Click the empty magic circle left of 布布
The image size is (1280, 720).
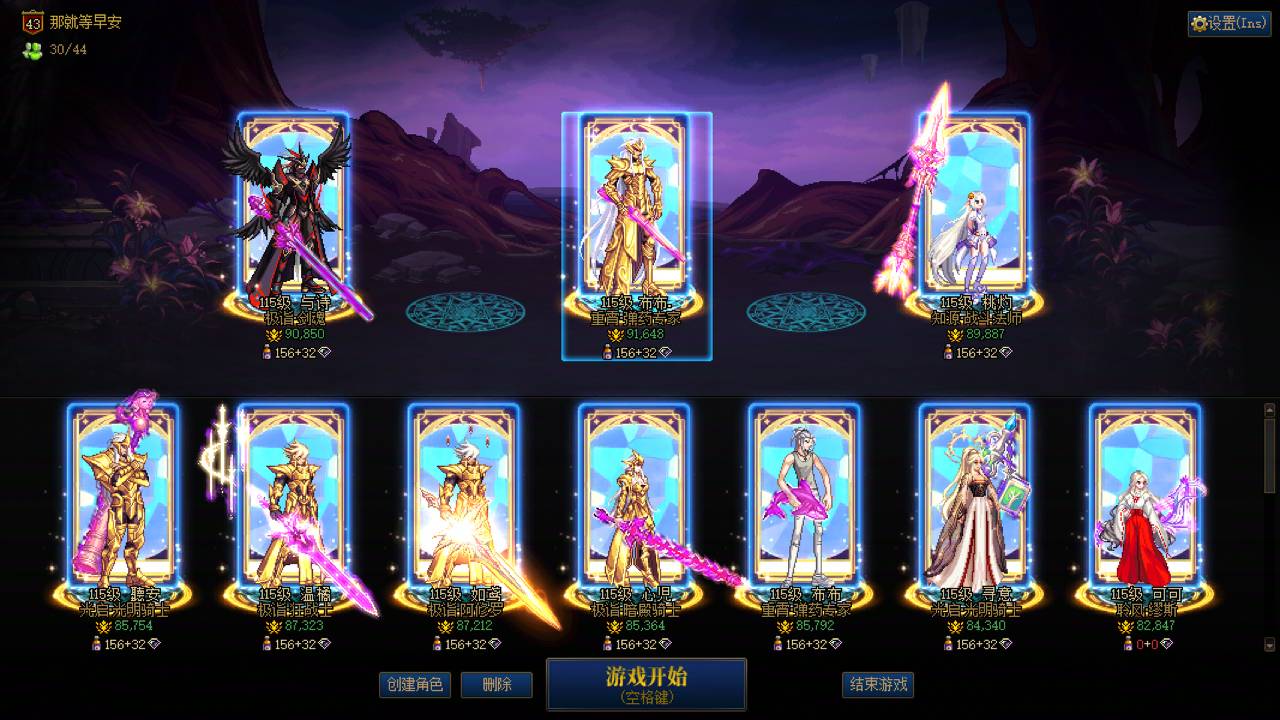pos(464,312)
